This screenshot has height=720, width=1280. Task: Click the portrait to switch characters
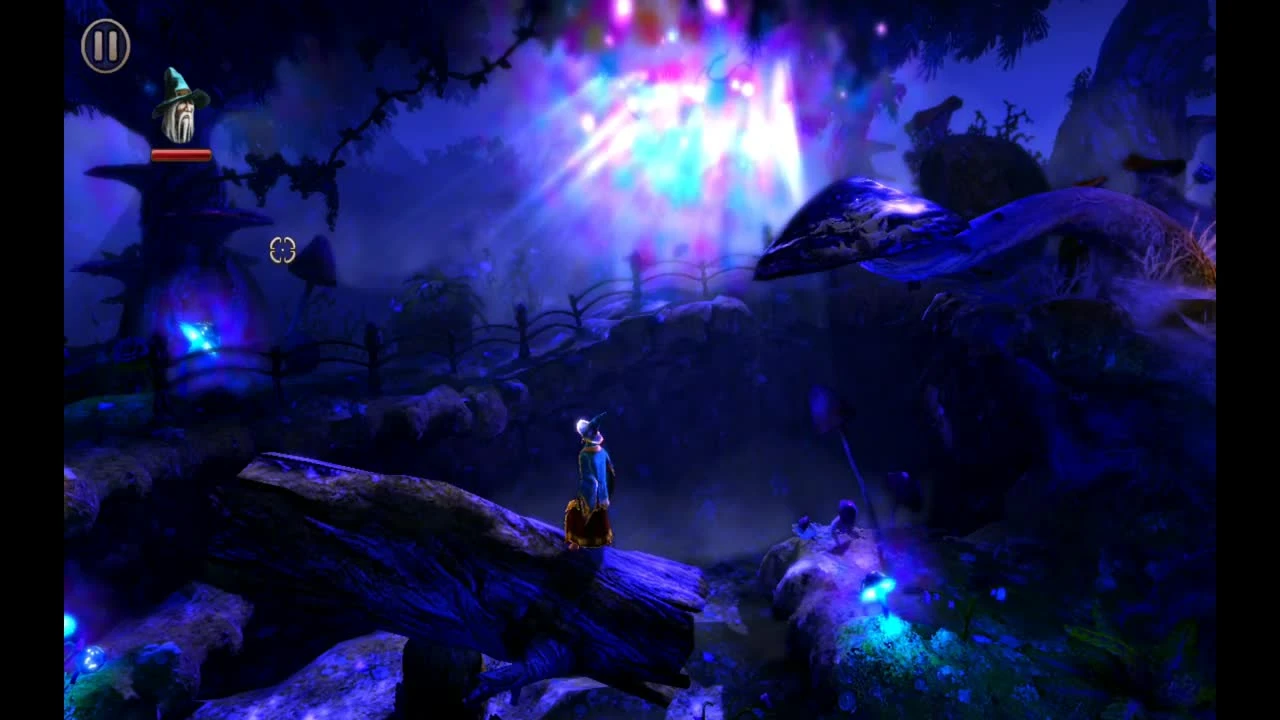point(180,105)
